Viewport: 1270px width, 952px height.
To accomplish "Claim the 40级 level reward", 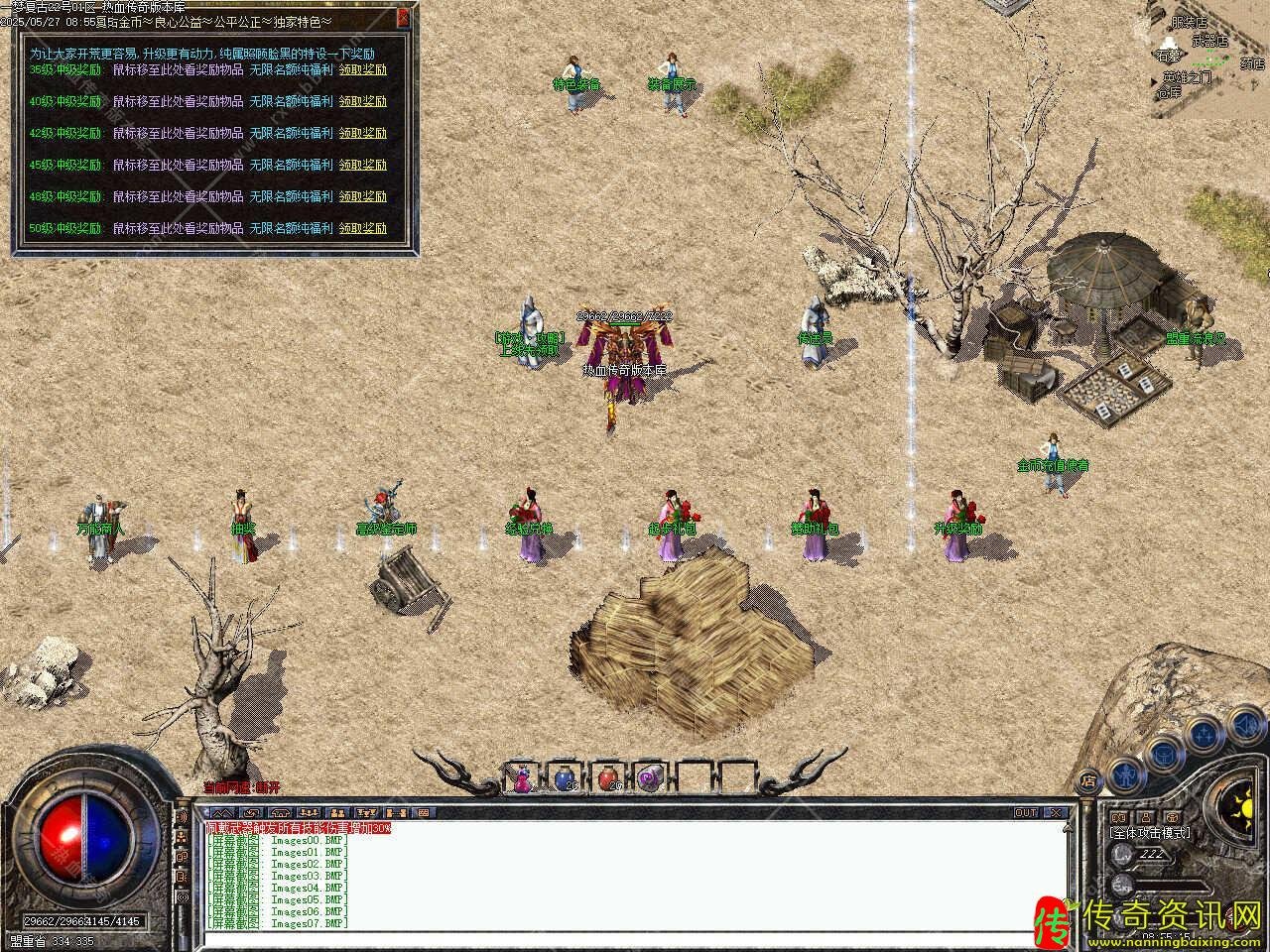I will coord(362,101).
